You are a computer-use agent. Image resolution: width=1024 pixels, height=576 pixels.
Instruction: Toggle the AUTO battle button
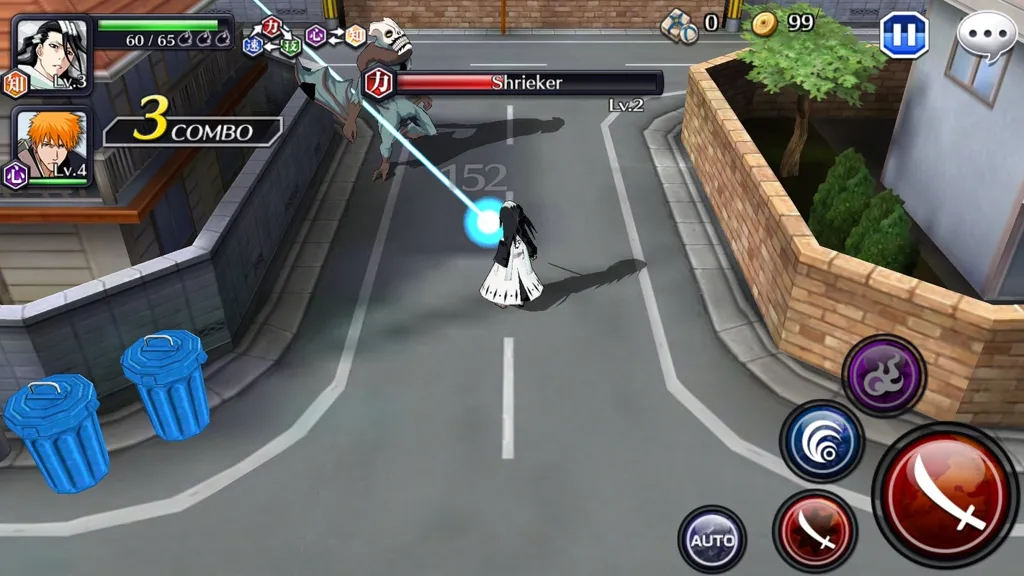[x=712, y=540]
